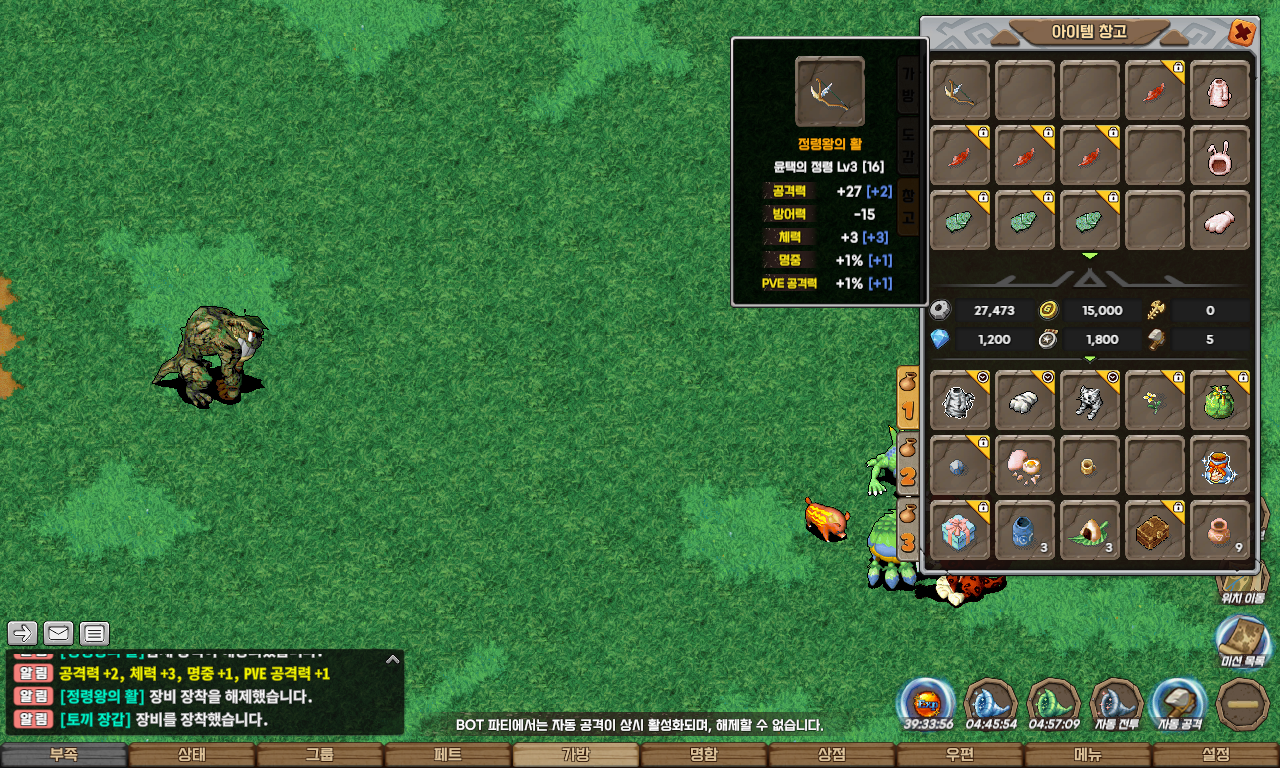This screenshot has width=1280, height=768.
Task: Choose the pink glove in storage
Action: coord(1220,221)
